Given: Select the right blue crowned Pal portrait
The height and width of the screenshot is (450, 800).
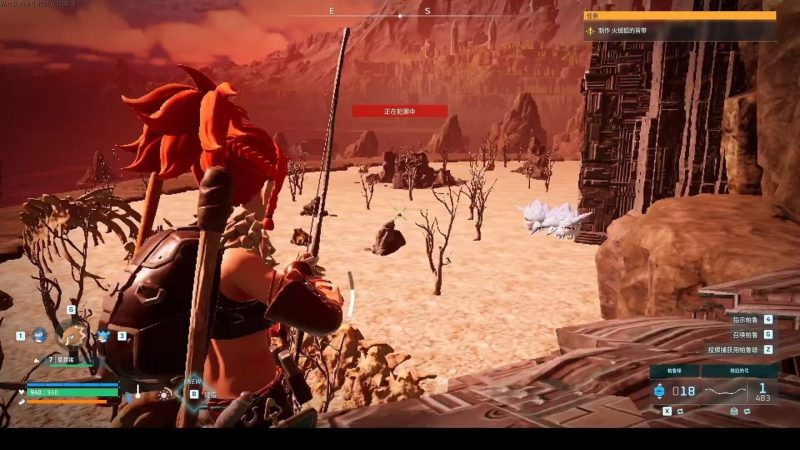Looking at the screenshot, I should pyautogui.click(x=103, y=336).
